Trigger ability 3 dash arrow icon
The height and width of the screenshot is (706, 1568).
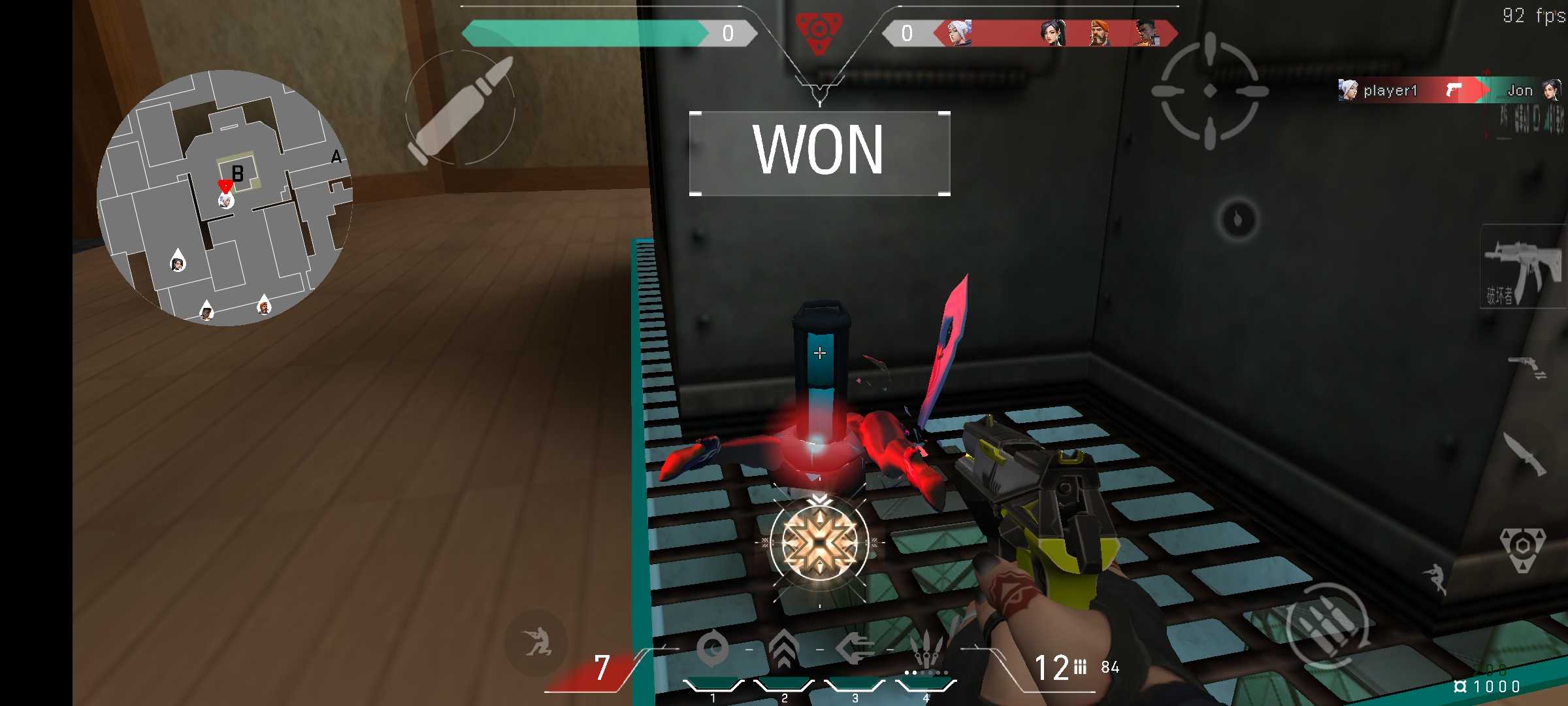tap(855, 648)
